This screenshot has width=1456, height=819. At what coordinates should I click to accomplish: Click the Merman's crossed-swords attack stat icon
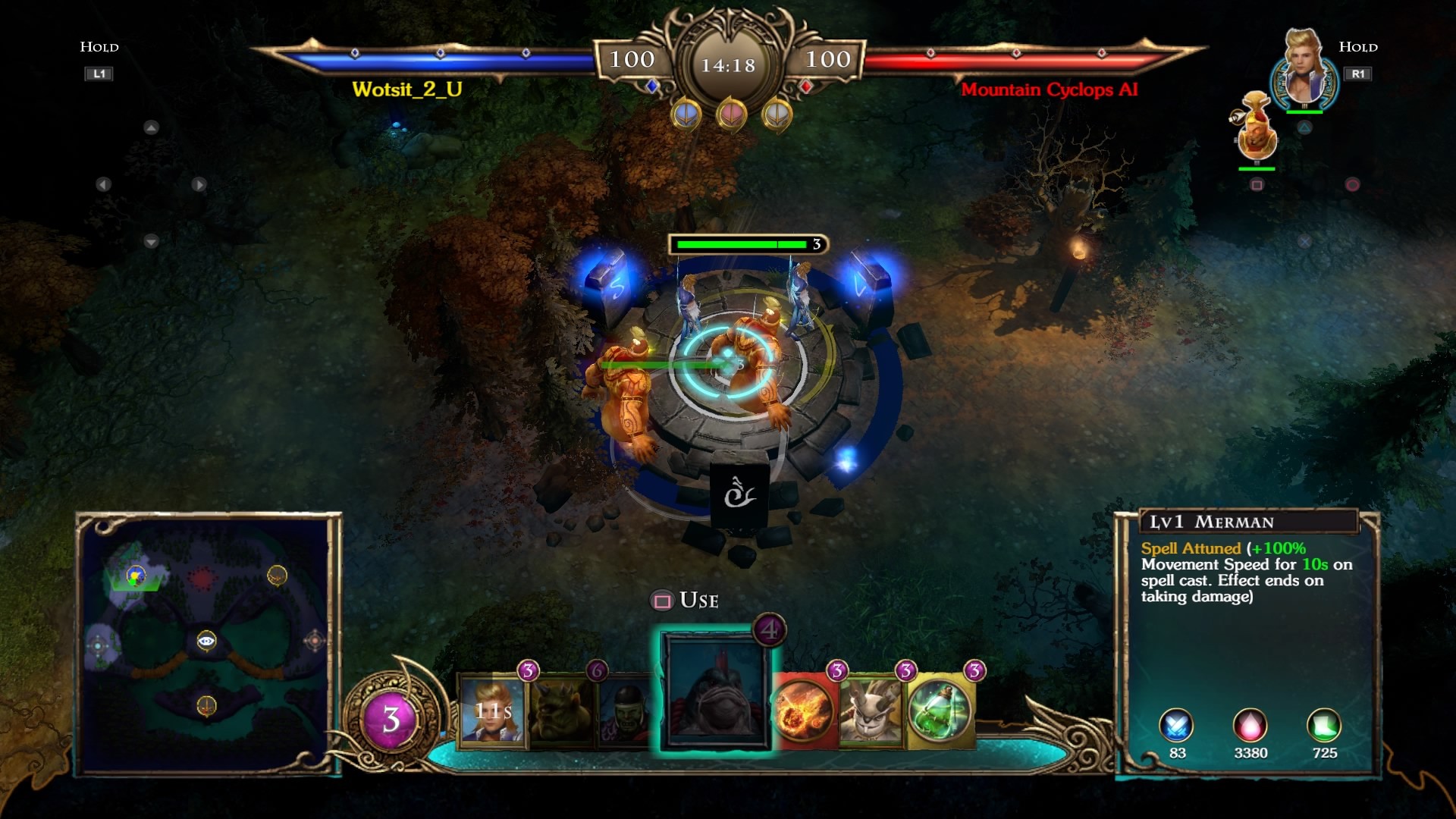(x=1176, y=726)
